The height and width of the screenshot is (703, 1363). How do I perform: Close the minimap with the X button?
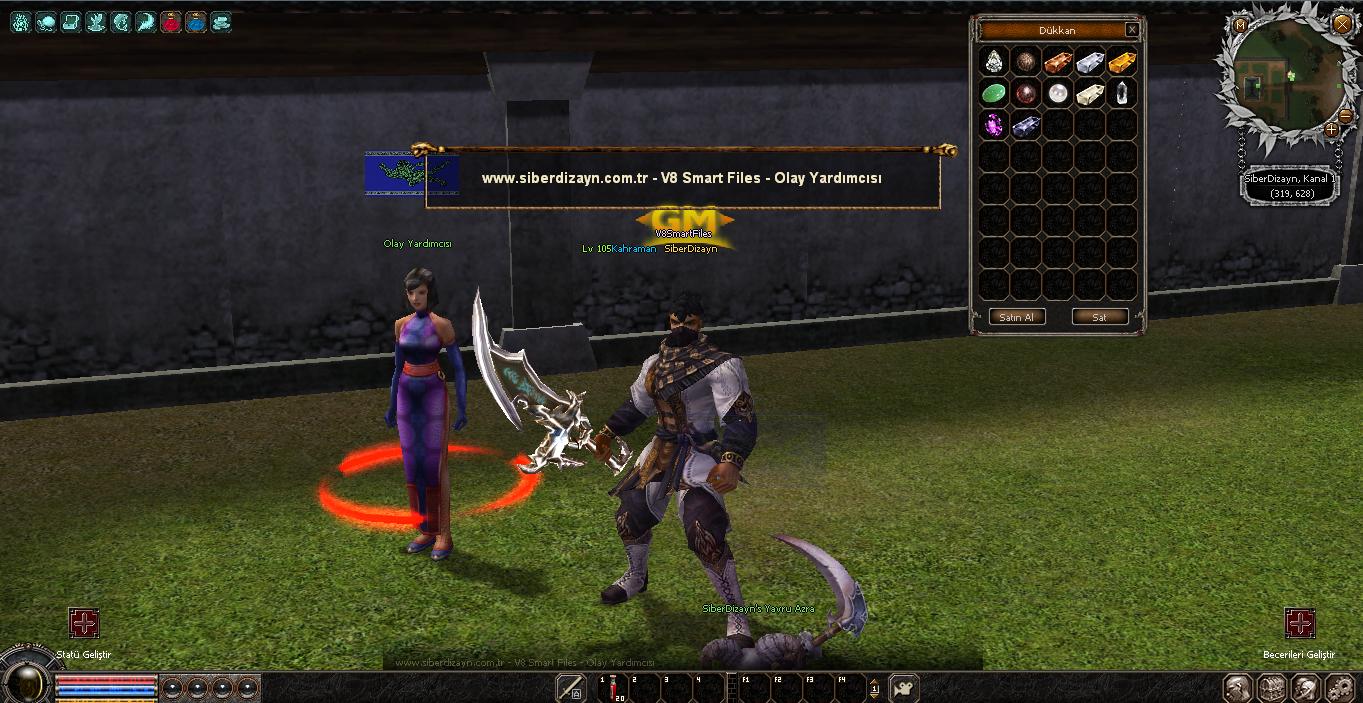coord(1342,24)
